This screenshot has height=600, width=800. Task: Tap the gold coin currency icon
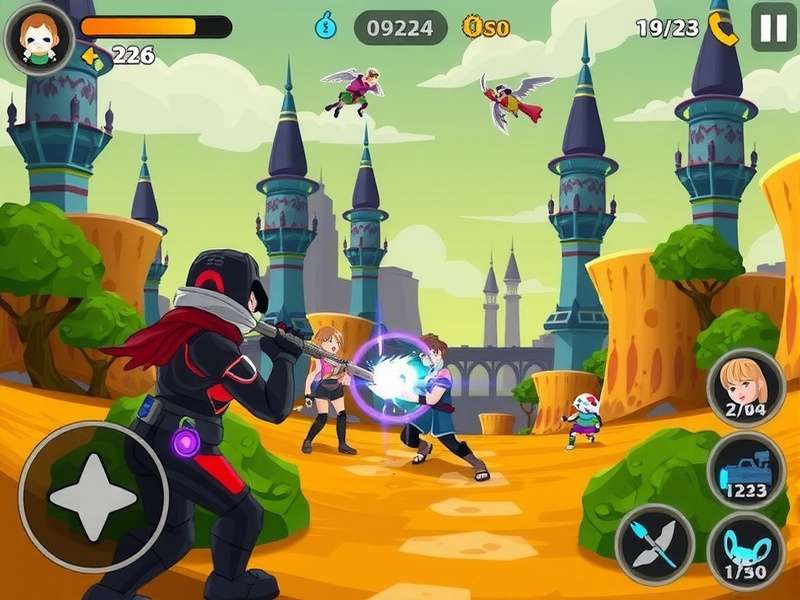tap(472, 27)
